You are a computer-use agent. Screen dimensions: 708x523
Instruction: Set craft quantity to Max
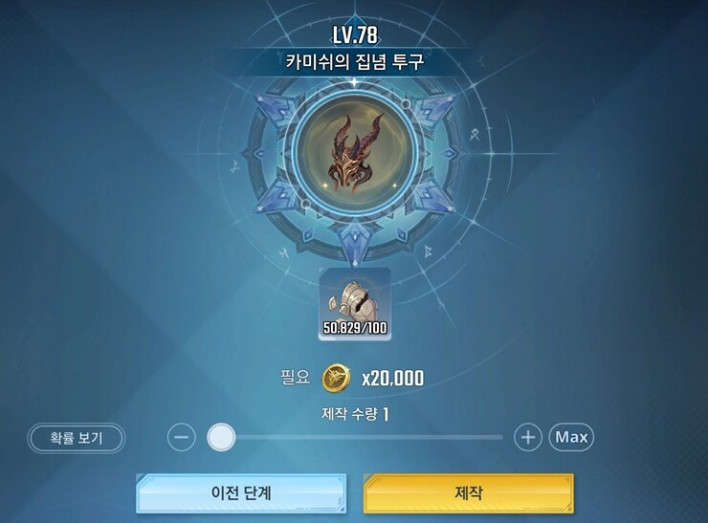coord(571,437)
